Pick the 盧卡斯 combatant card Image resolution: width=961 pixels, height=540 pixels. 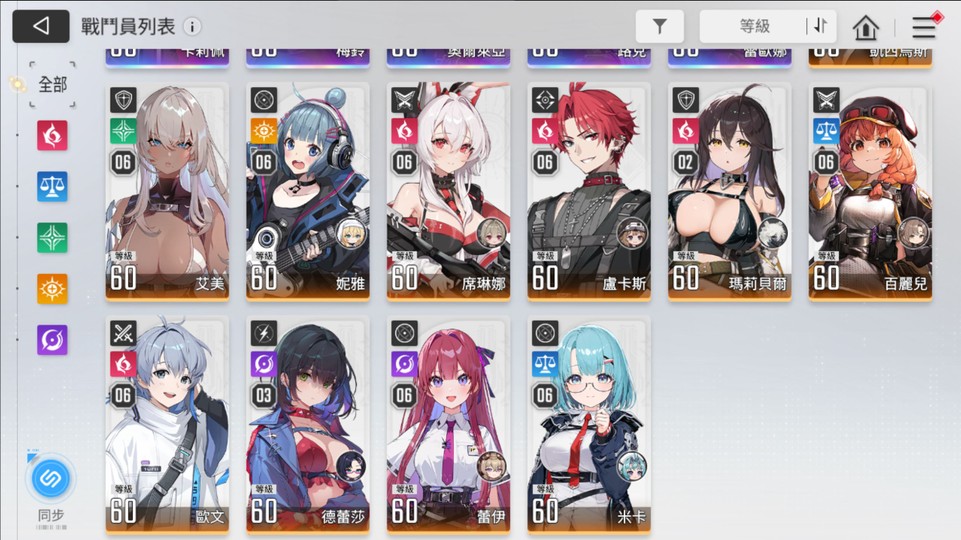click(x=589, y=190)
